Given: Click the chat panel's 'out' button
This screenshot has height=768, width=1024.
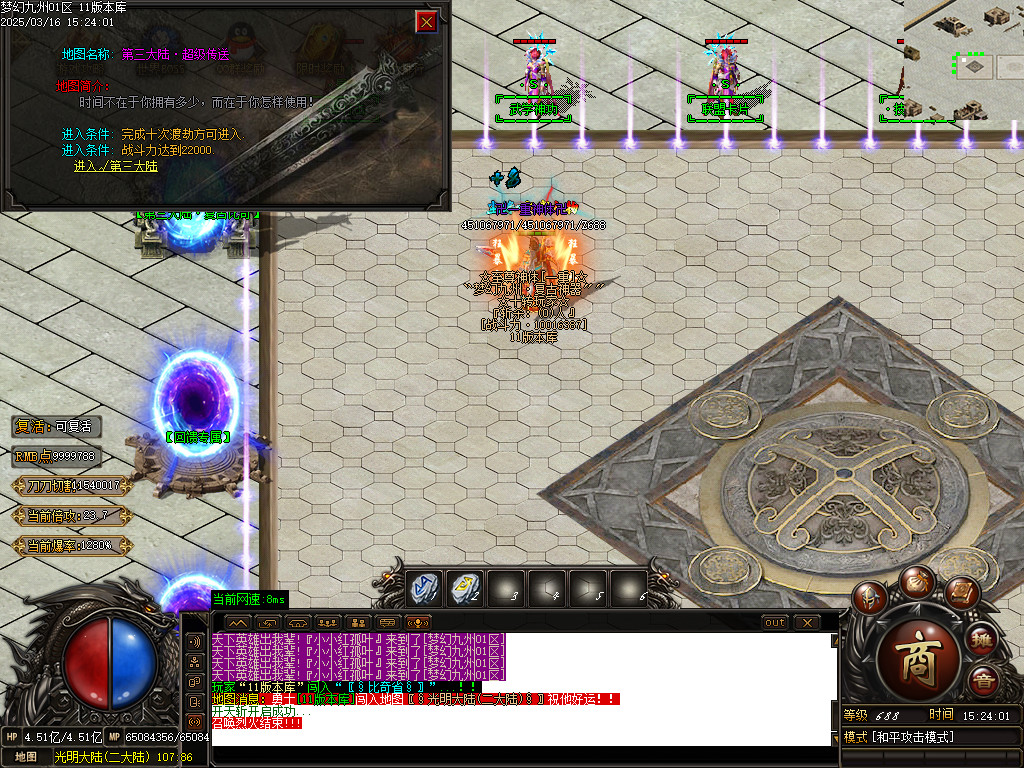Looking at the screenshot, I should pos(774,623).
